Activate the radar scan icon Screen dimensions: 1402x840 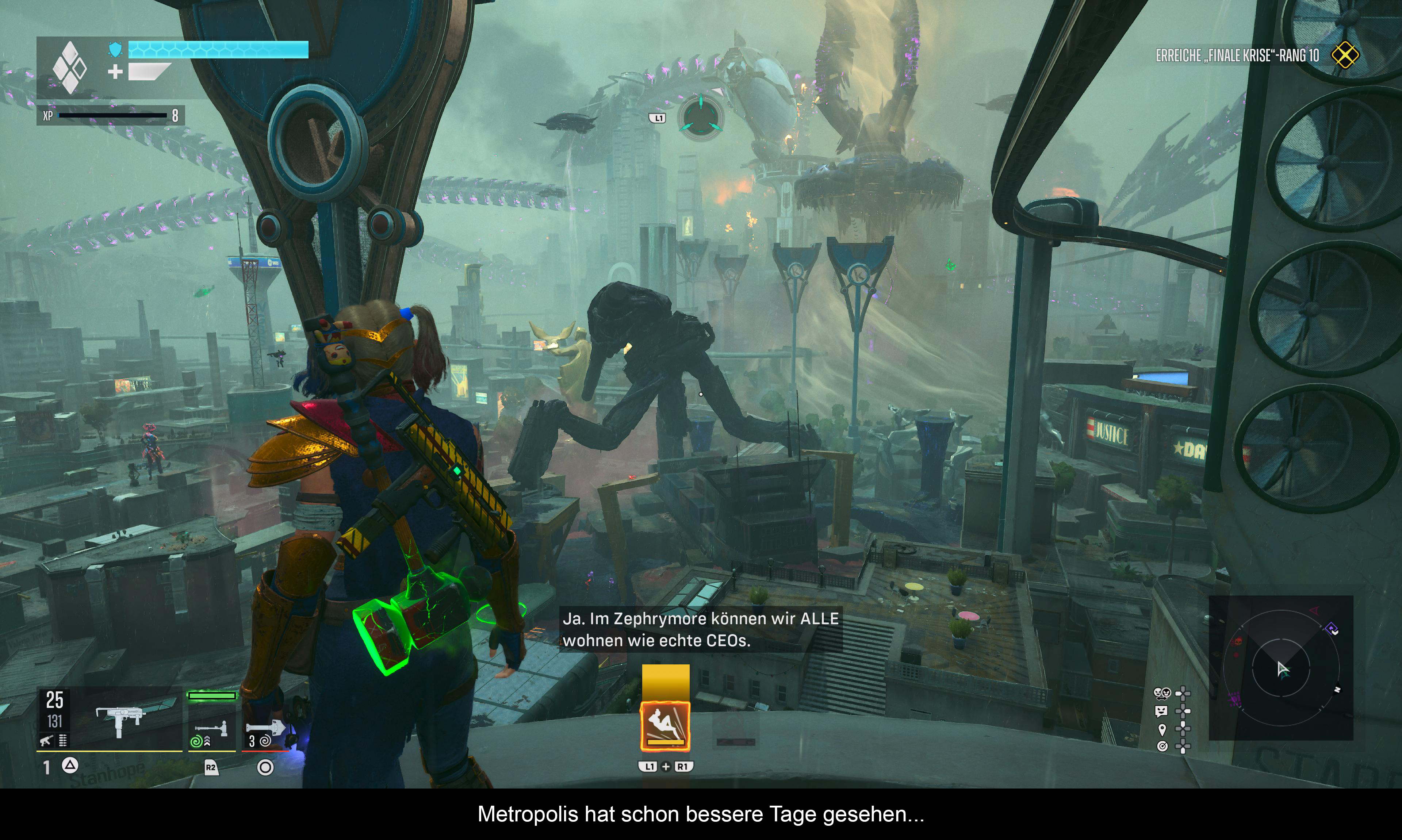1162,747
